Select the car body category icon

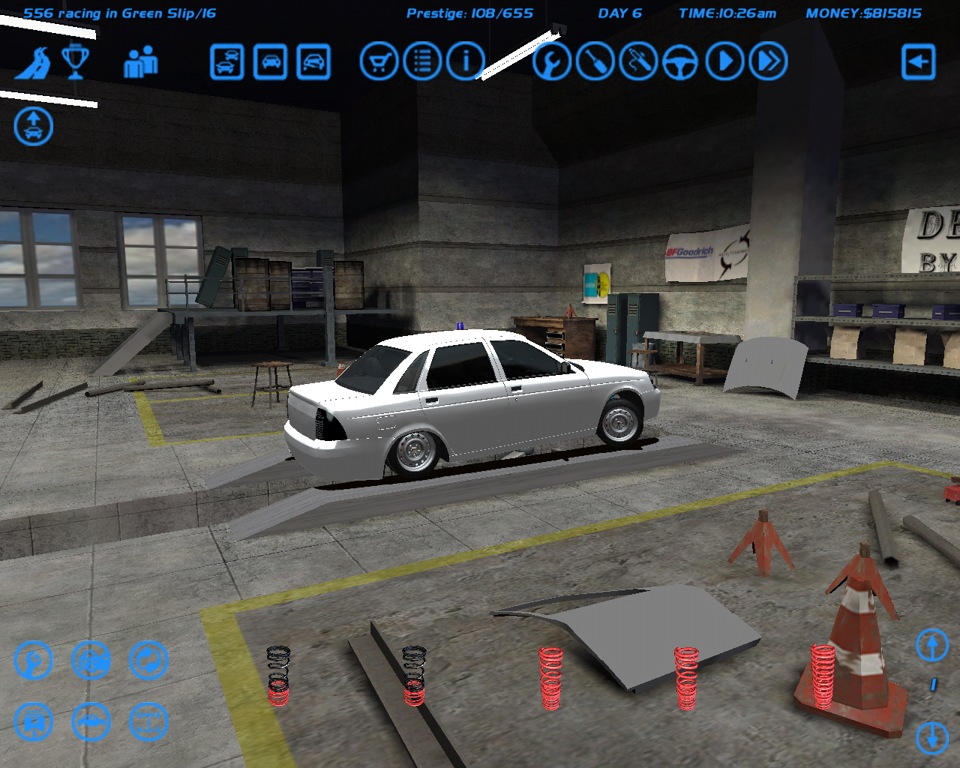pyautogui.click(x=91, y=722)
